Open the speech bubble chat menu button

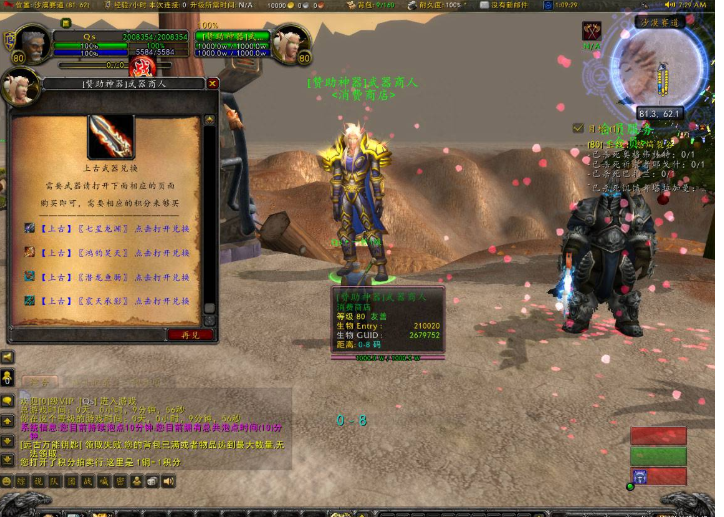tap(7, 400)
